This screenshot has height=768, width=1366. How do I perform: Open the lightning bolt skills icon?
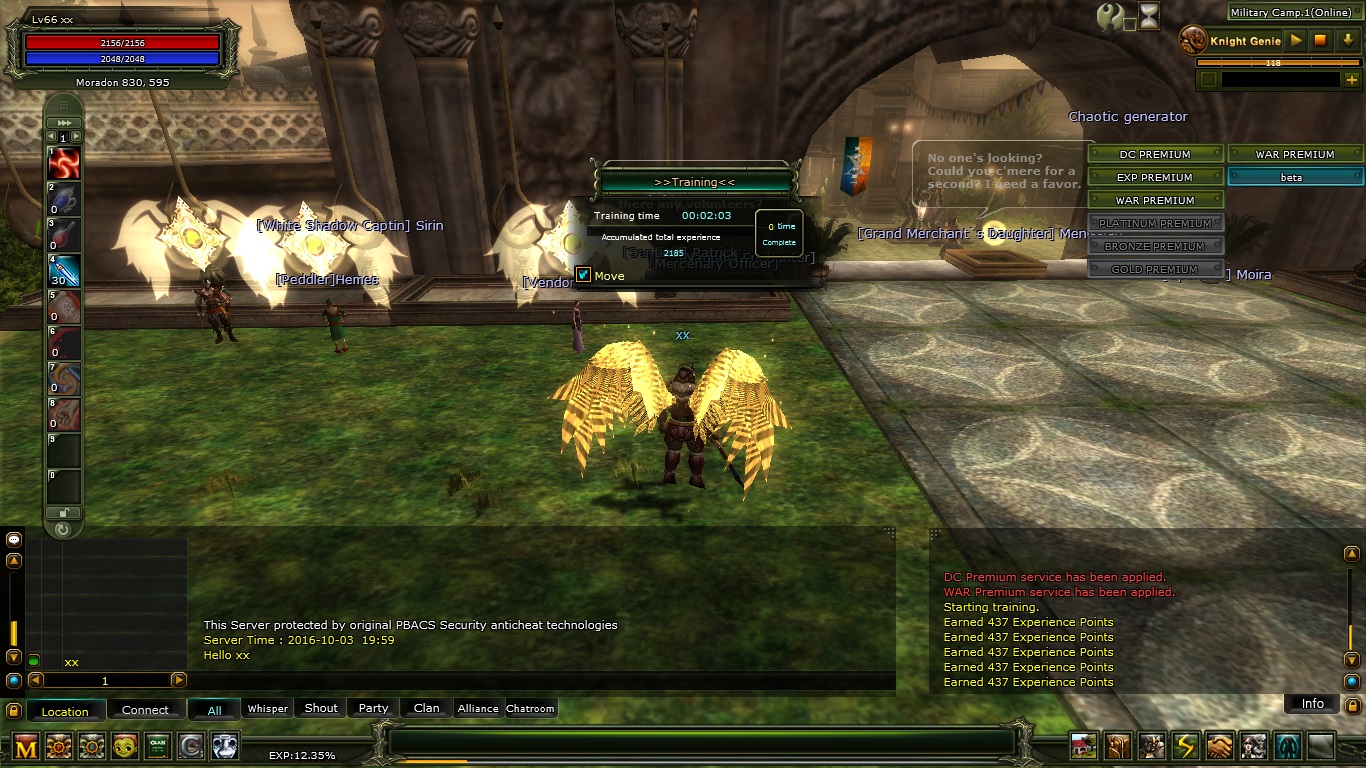tap(1185, 746)
